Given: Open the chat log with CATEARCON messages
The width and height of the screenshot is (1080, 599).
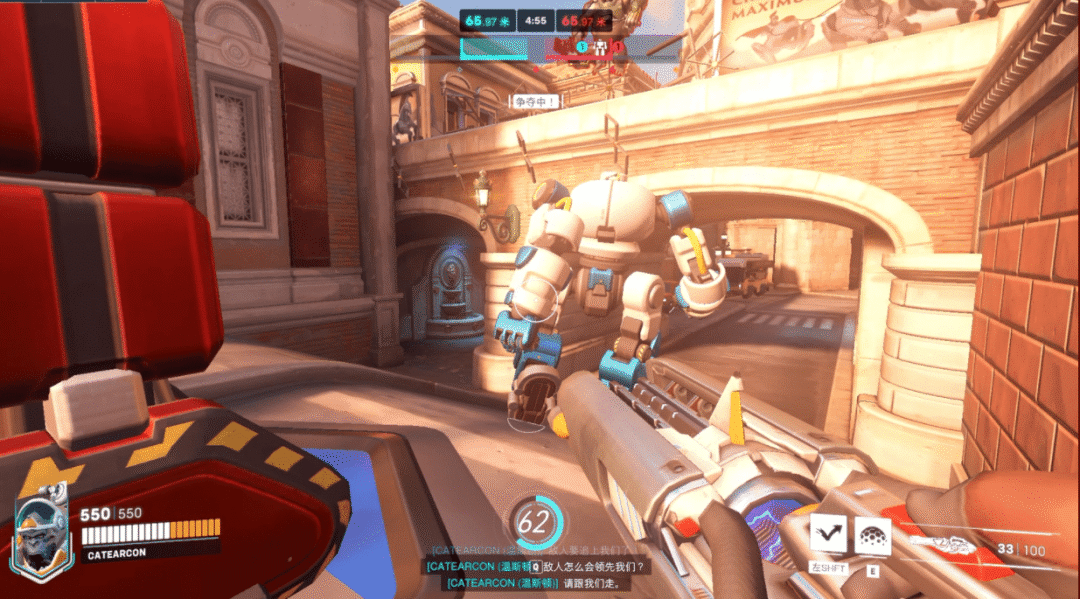Looking at the screenshot, I should [x=540, y=567].
